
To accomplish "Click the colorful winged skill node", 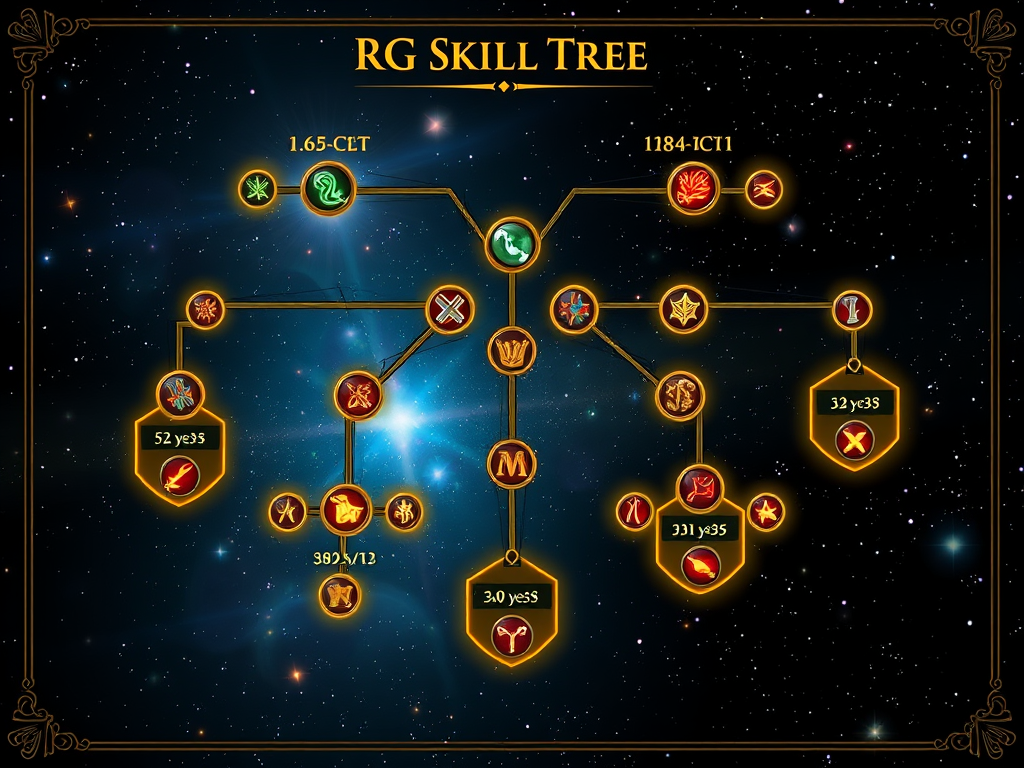I will [181, 392].
